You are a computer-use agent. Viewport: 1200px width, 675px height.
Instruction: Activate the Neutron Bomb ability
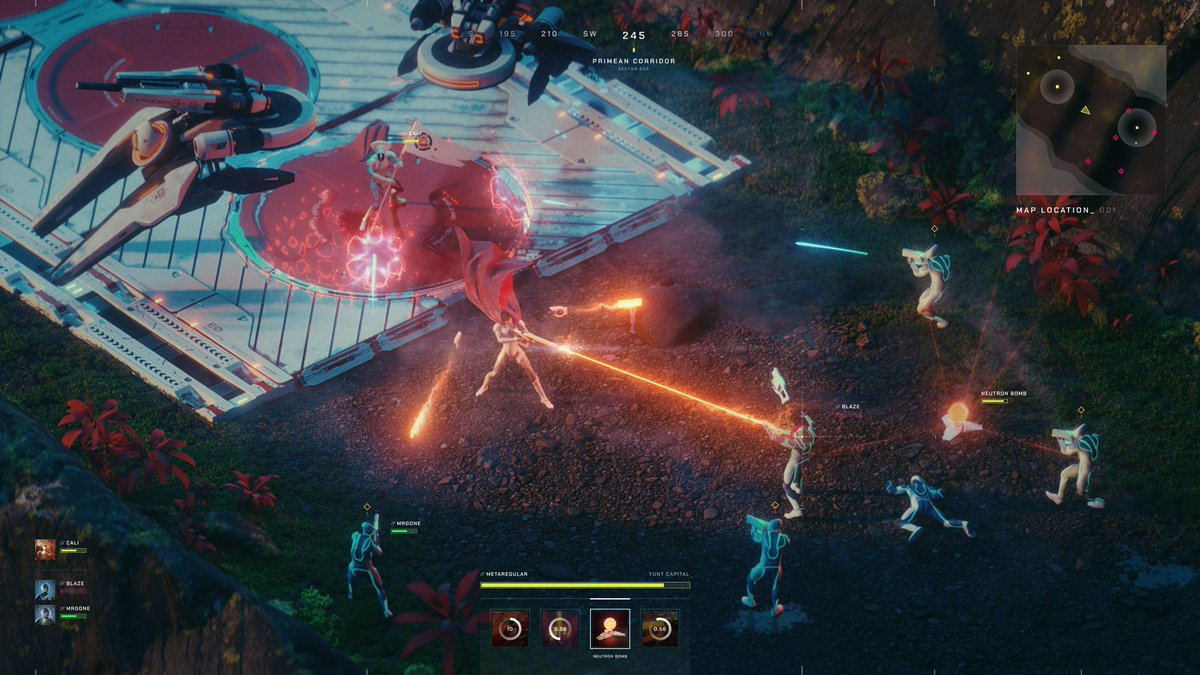click(x=610, y=627)
